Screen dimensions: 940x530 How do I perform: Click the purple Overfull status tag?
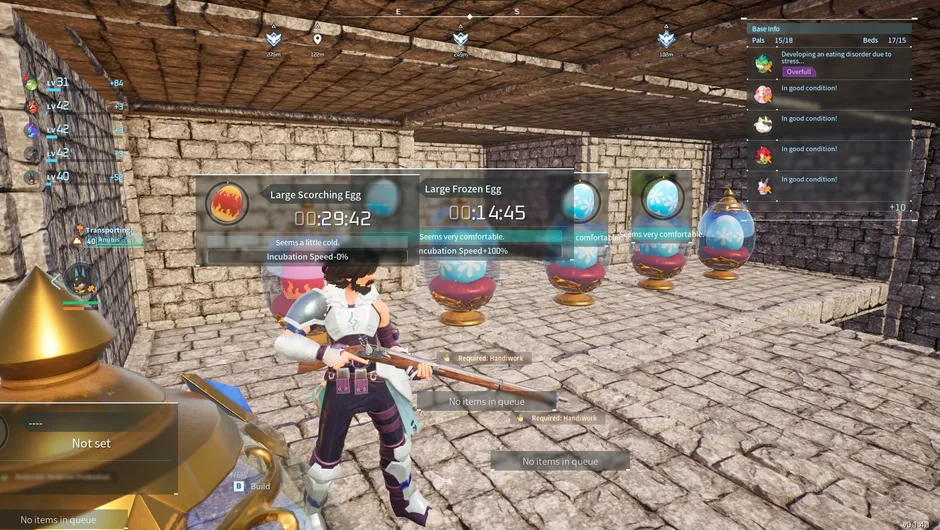pyautogui.click(x=799, y=72)
